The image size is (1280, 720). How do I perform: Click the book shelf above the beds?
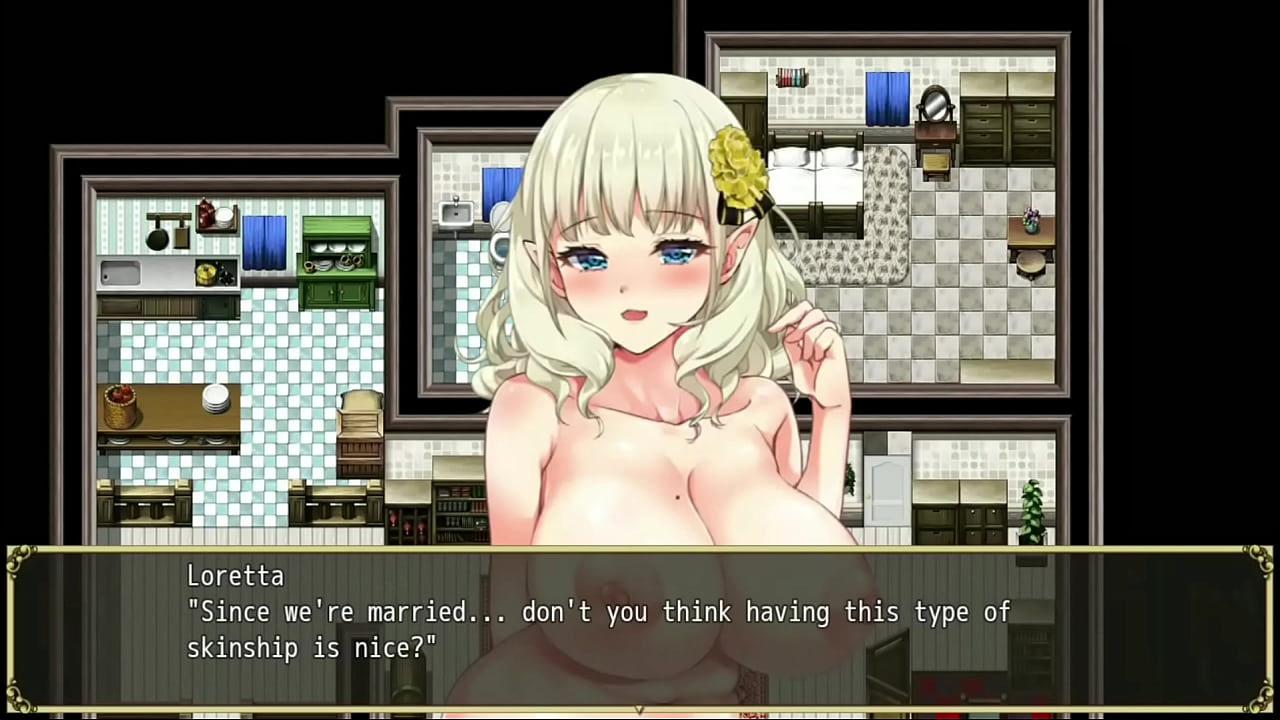pos(791,77)
